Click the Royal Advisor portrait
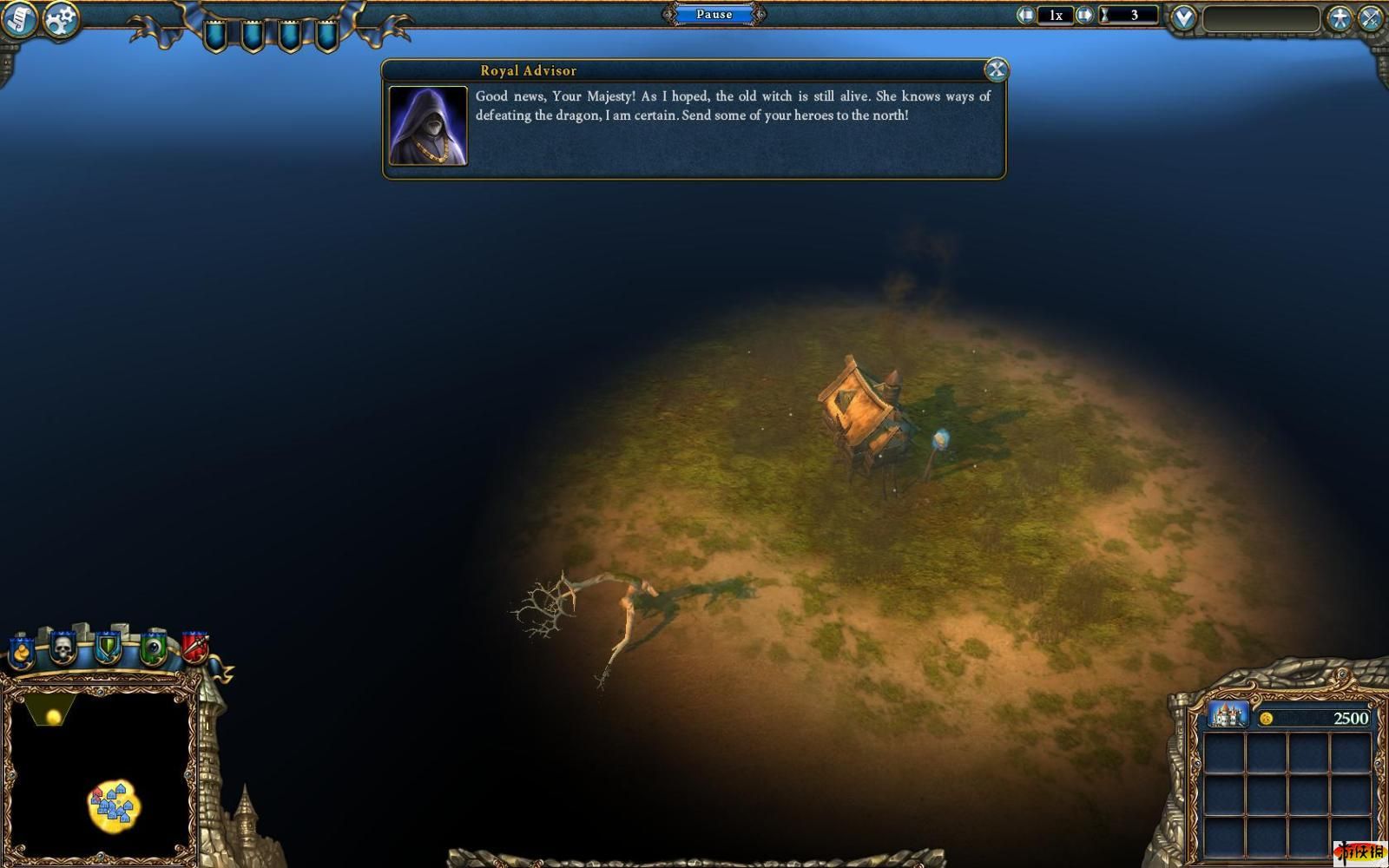Image resolution: width=1389 pixels, height=868 pixels. point(428,126)
